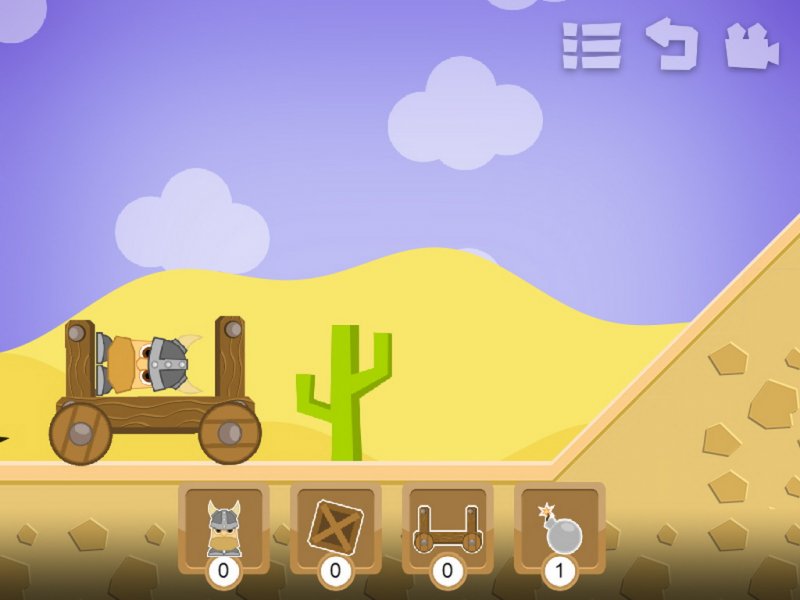Click the video camera icon

[751, 46]
